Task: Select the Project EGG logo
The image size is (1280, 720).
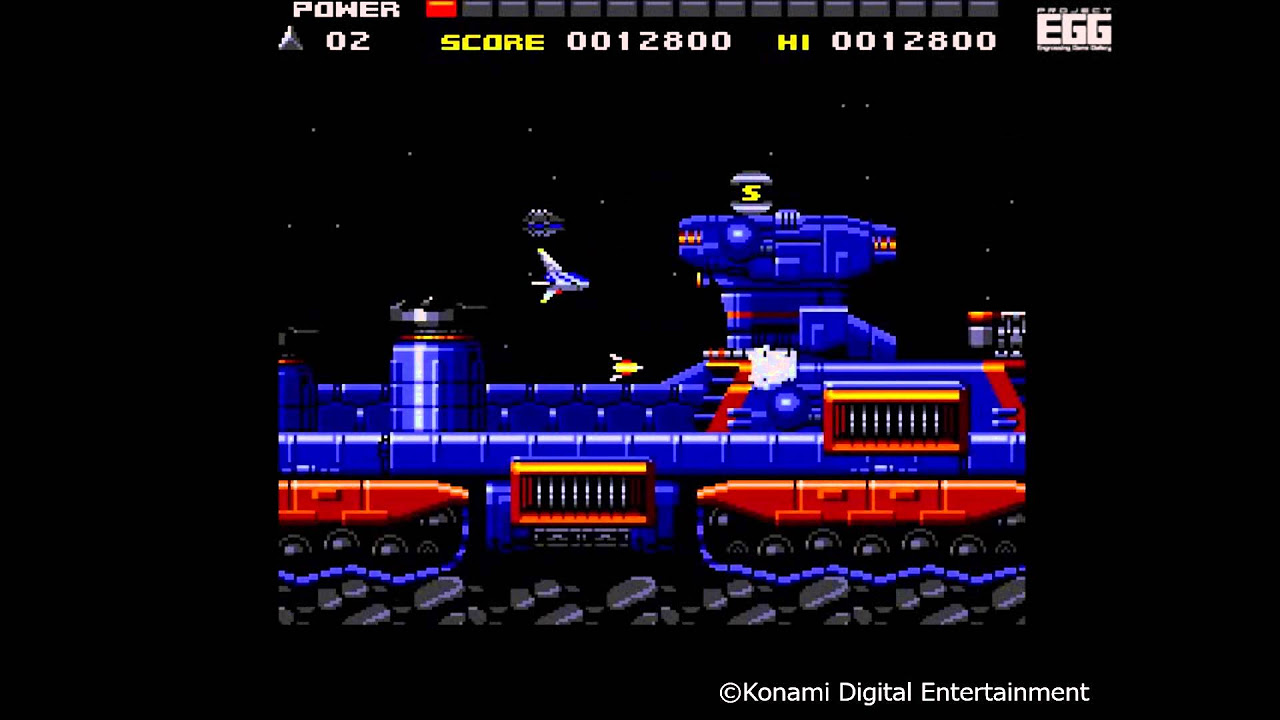Action: click(x=1074, y=29)
